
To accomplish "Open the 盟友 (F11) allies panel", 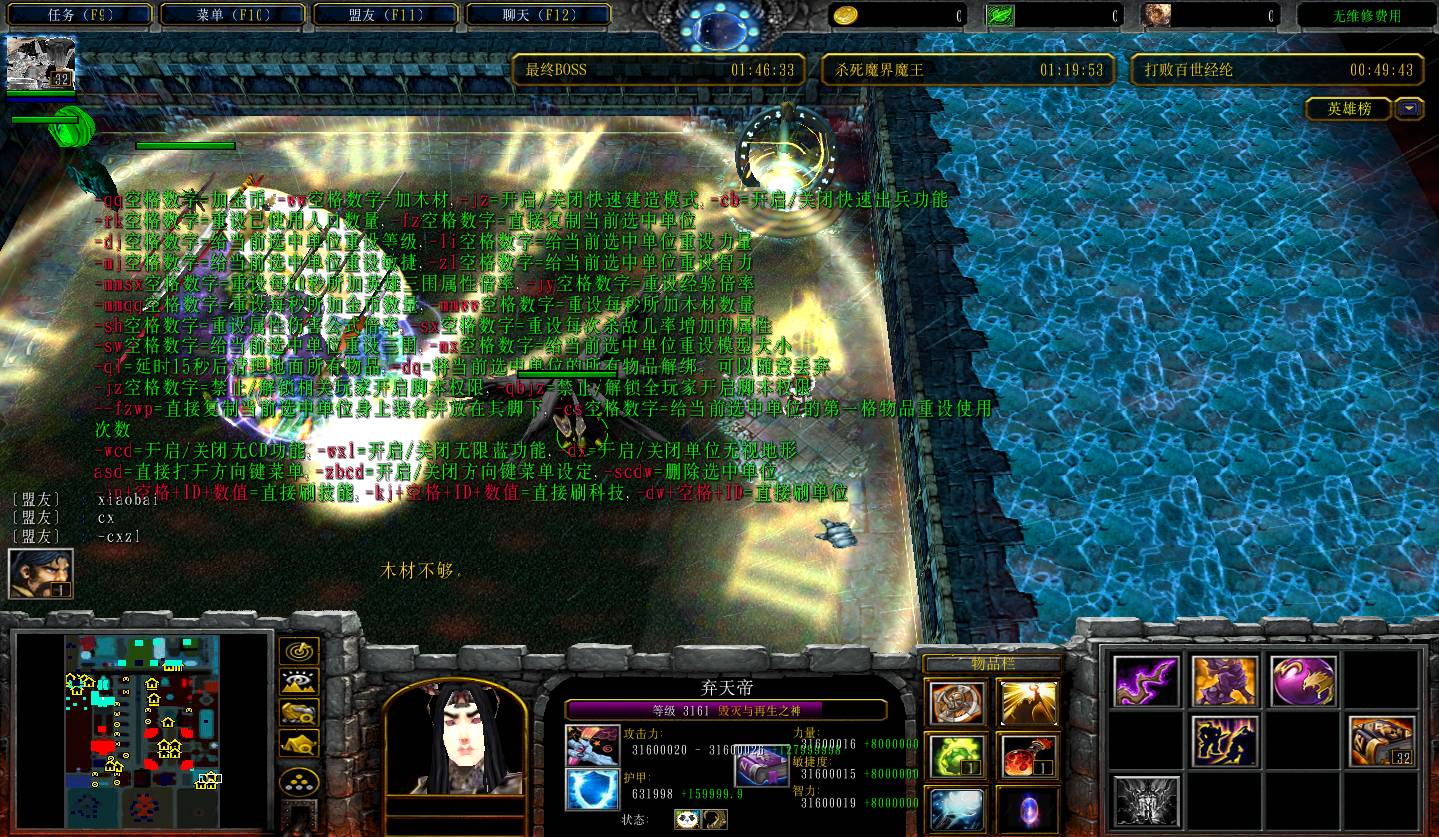I will pyautogui.click(x=386, y=15).
